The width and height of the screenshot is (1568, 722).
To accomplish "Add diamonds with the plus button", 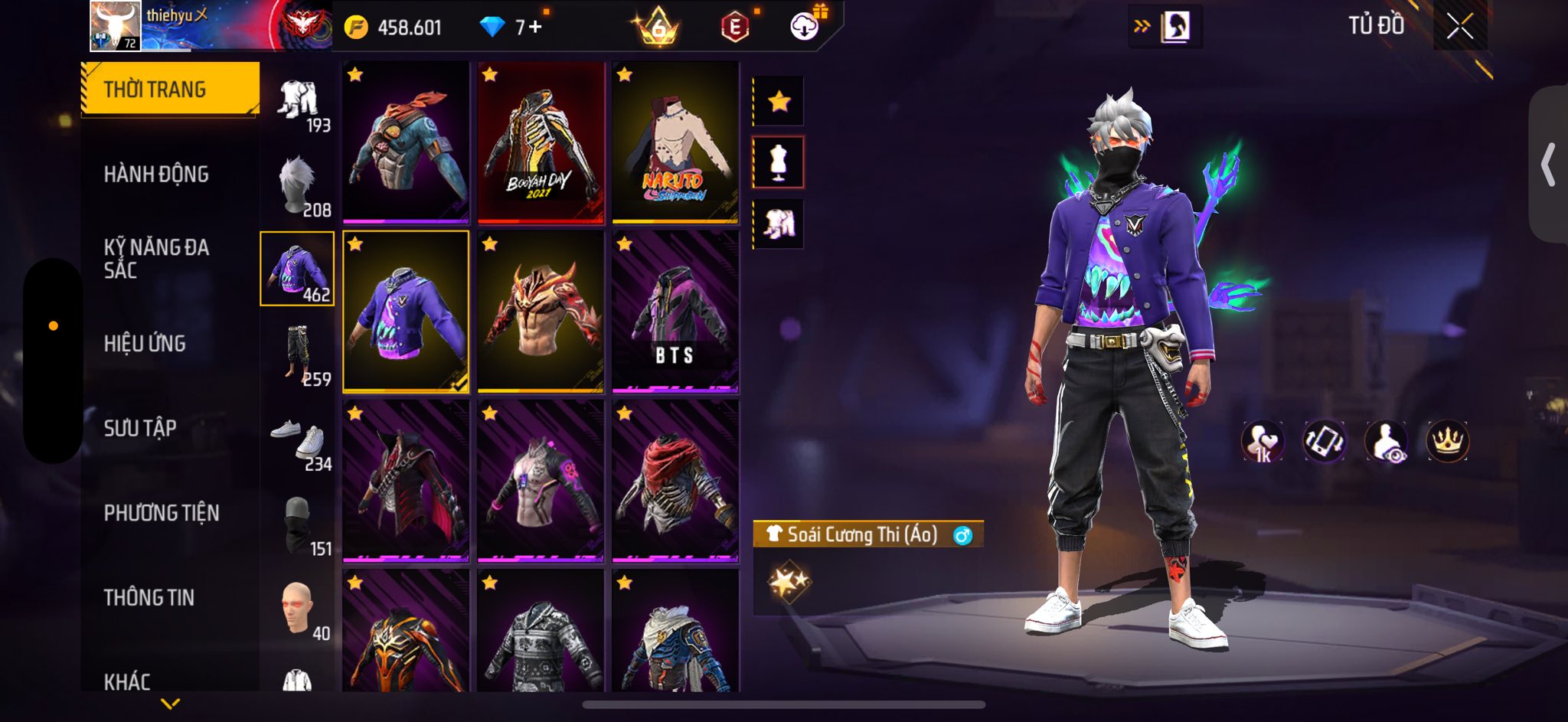I will pyautogui.click(x=534, y=28).
